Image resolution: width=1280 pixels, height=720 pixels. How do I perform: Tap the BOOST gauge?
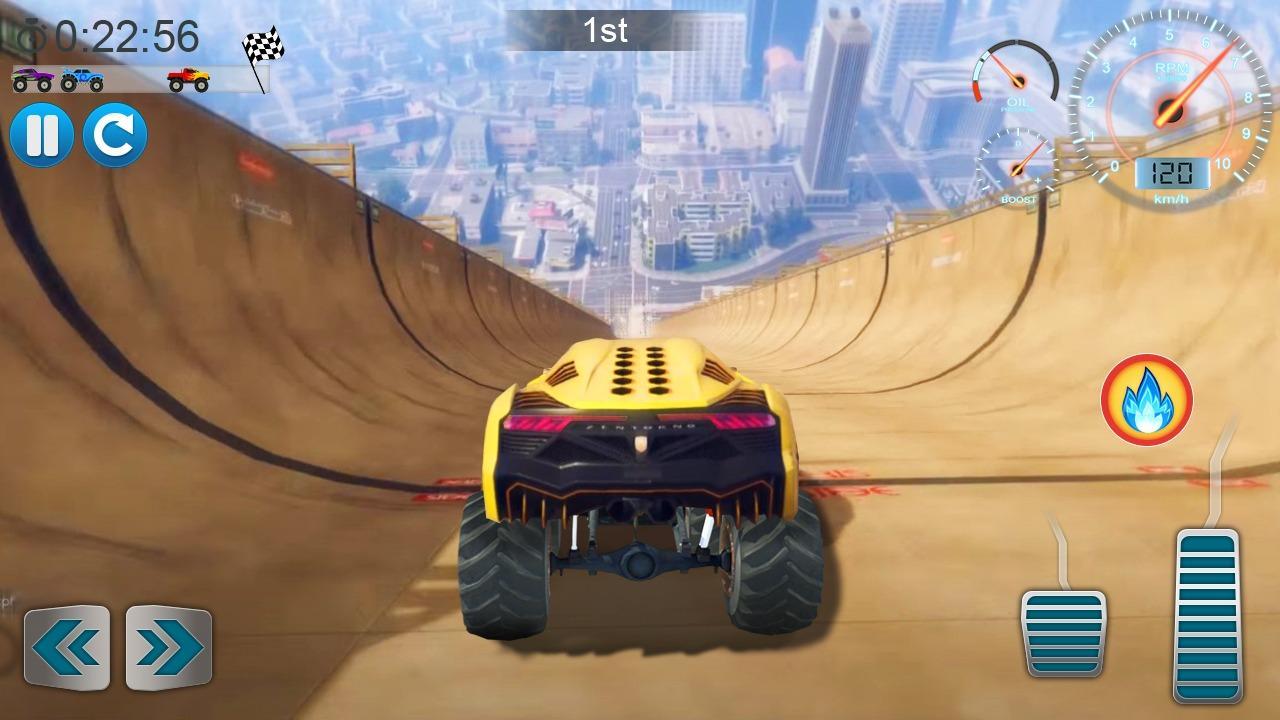click(x=1017, y=170)
